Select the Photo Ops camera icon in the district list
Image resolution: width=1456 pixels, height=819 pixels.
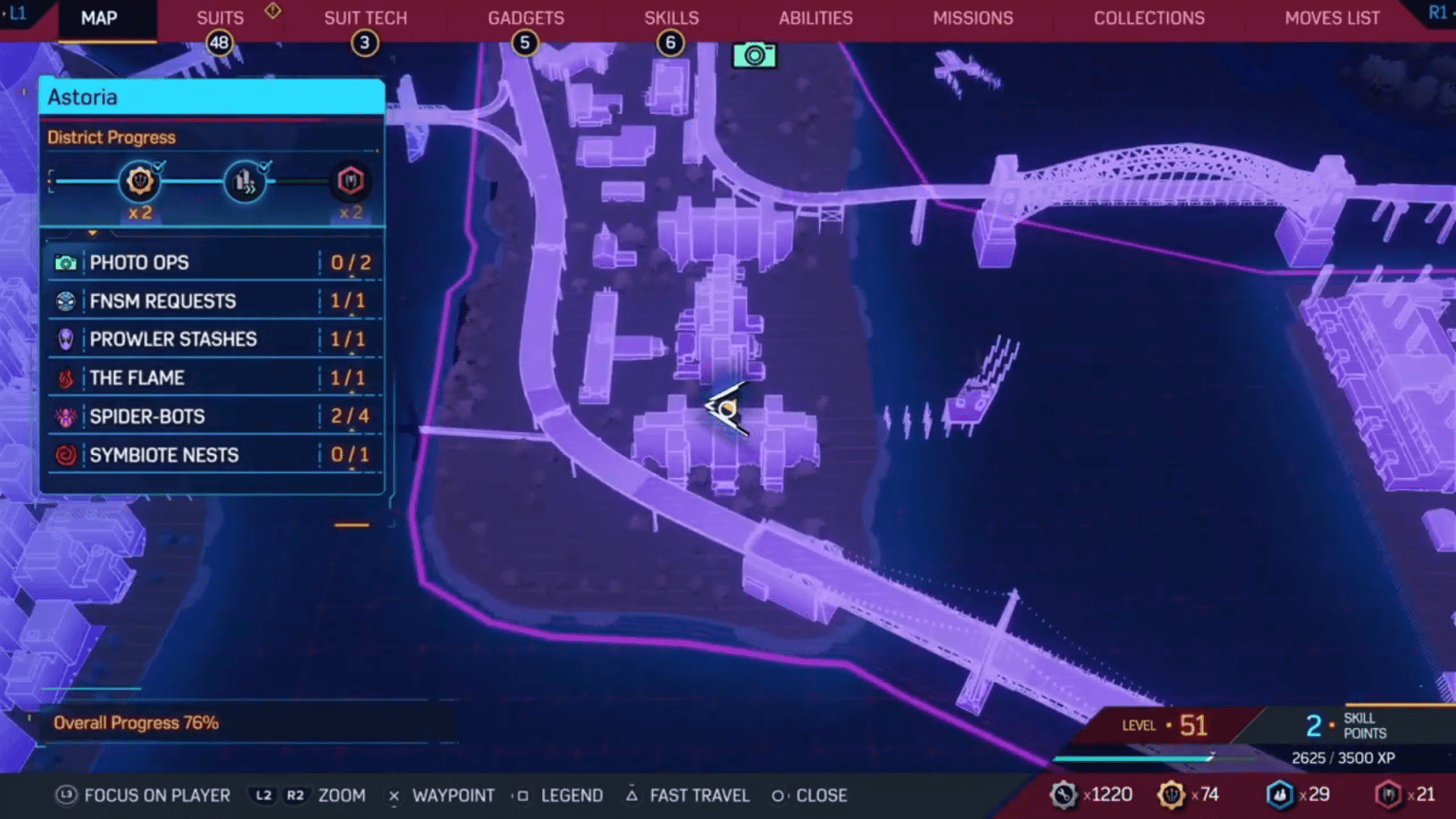pos(64,262)
